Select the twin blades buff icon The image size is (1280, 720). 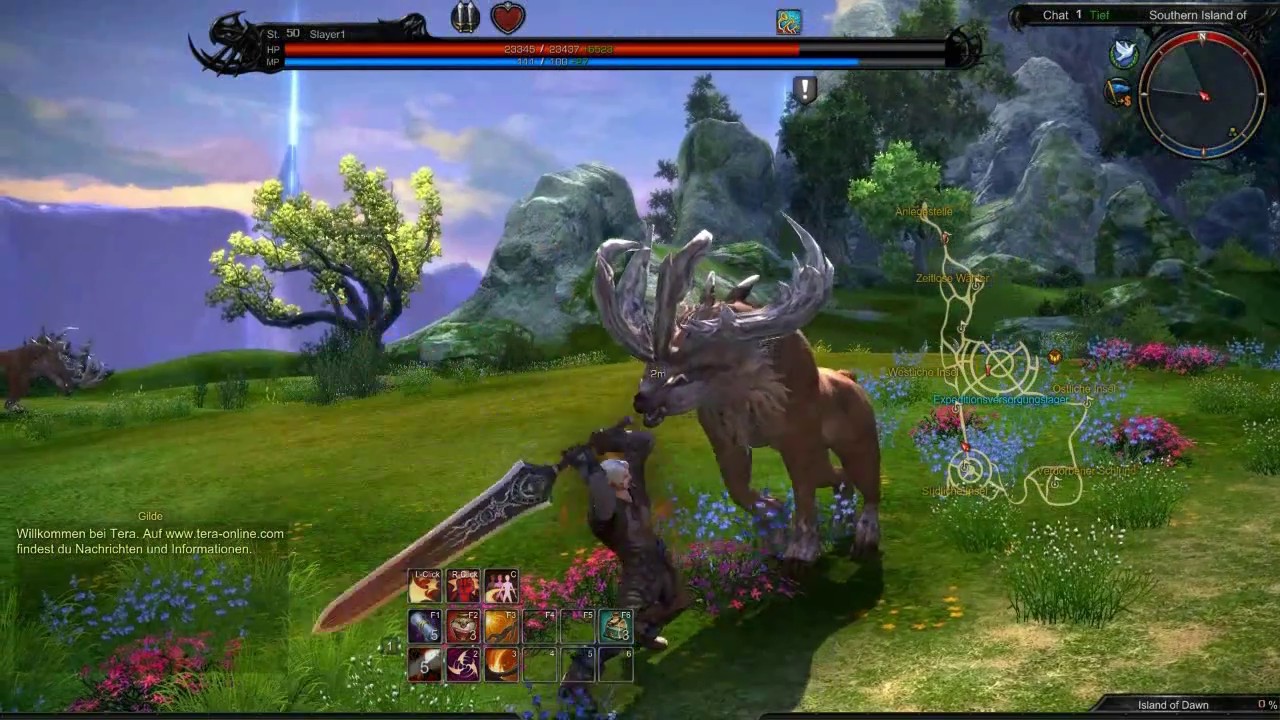[x=465, y=17]
